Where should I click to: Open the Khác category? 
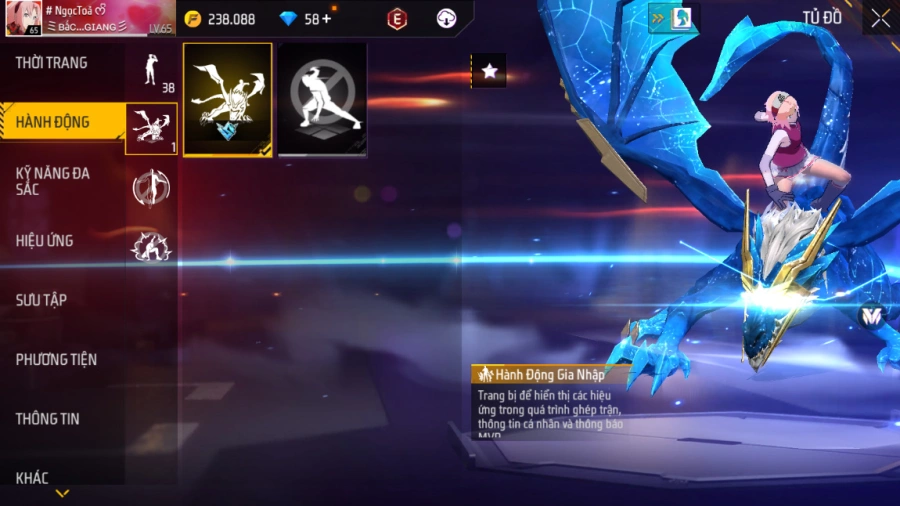[32, 478]
